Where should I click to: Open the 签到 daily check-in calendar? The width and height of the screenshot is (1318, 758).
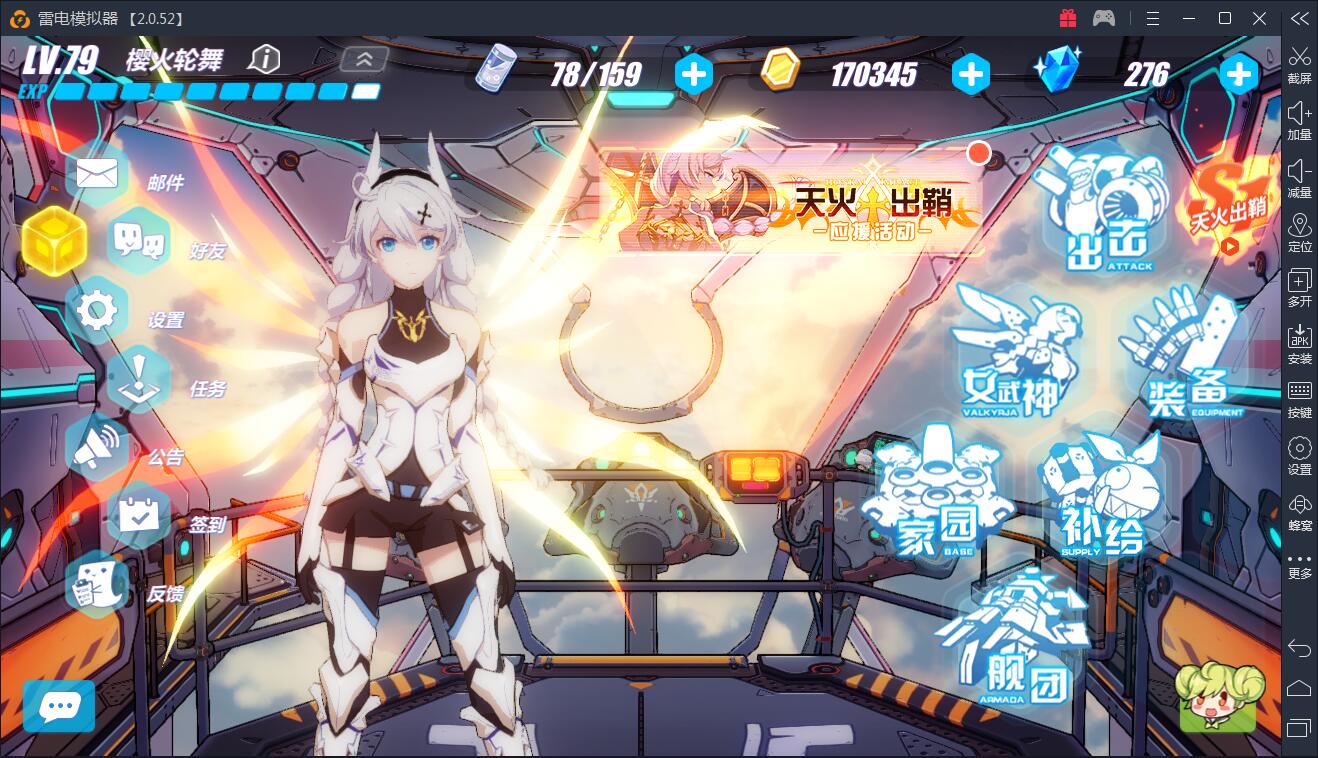point(139,516)
